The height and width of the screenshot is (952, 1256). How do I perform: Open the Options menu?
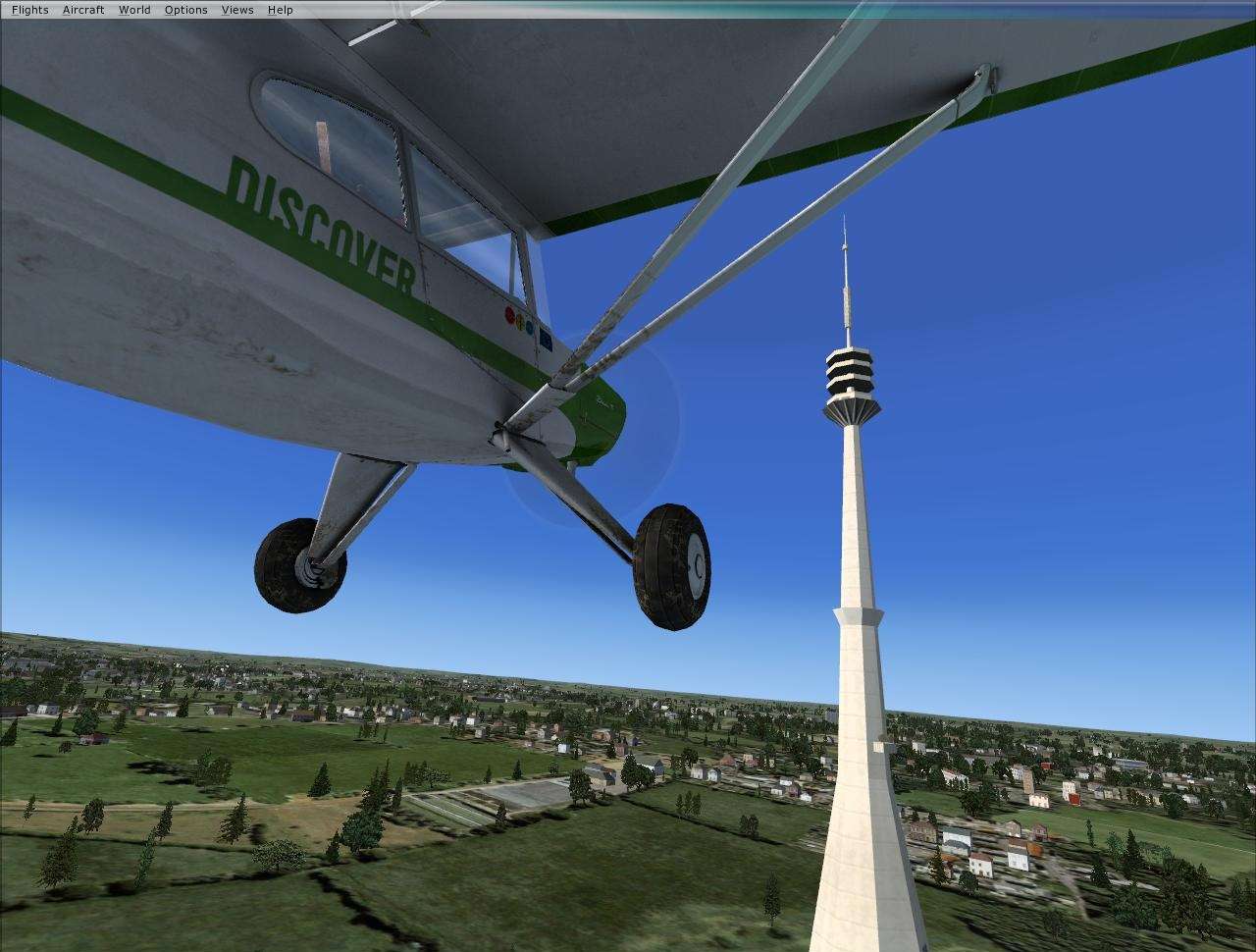[184, 9]
